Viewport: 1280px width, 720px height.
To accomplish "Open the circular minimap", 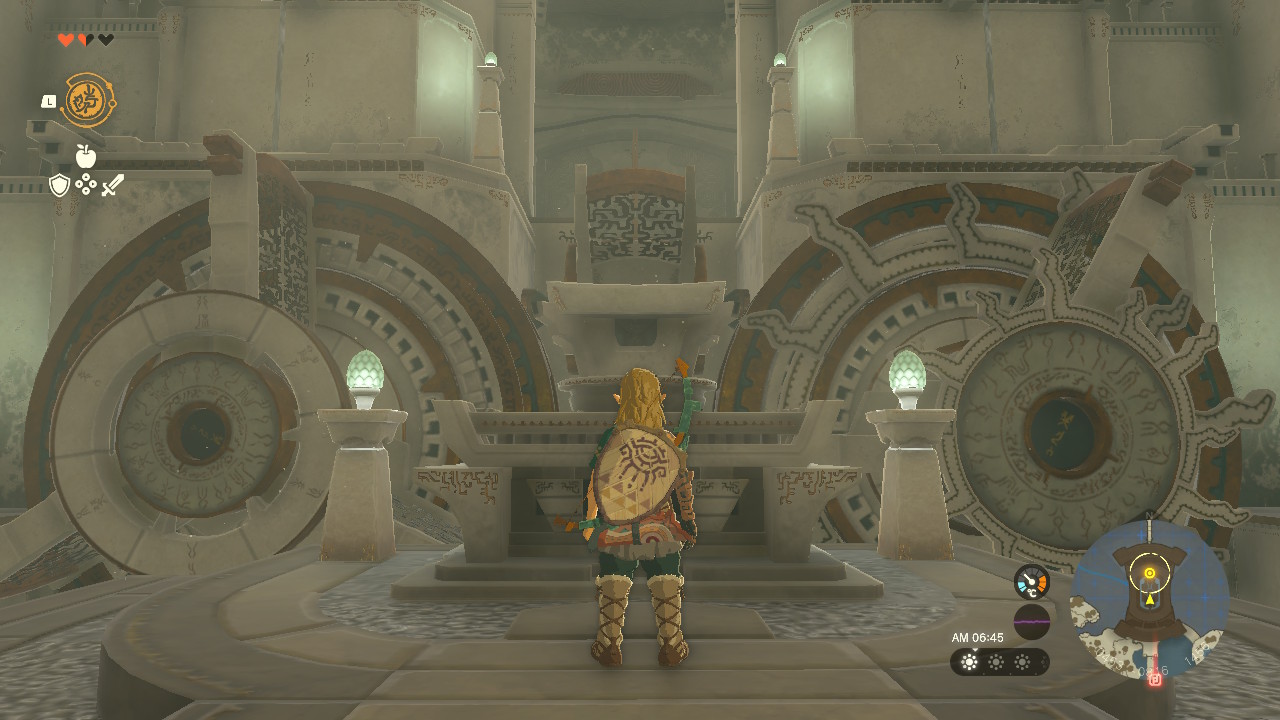I will tap(1149, 599).
